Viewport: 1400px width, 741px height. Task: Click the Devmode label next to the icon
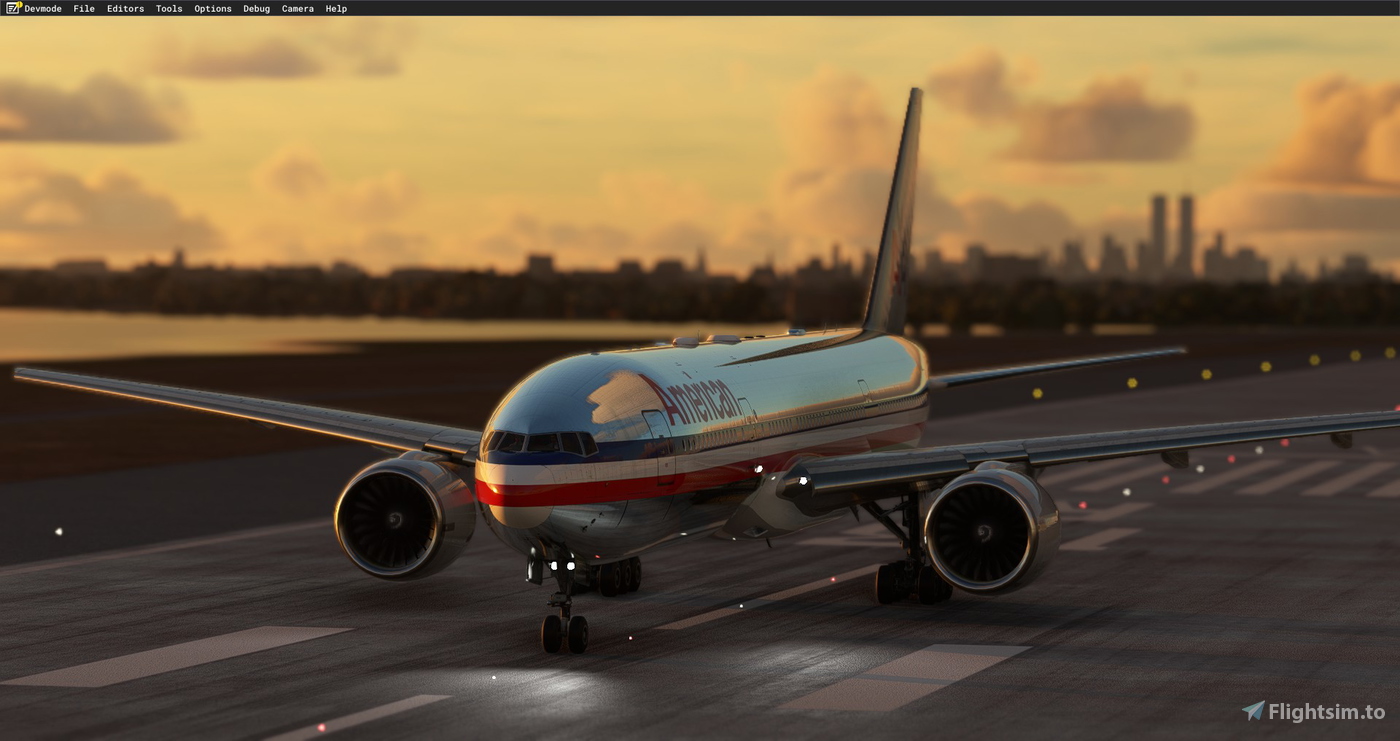43,8
